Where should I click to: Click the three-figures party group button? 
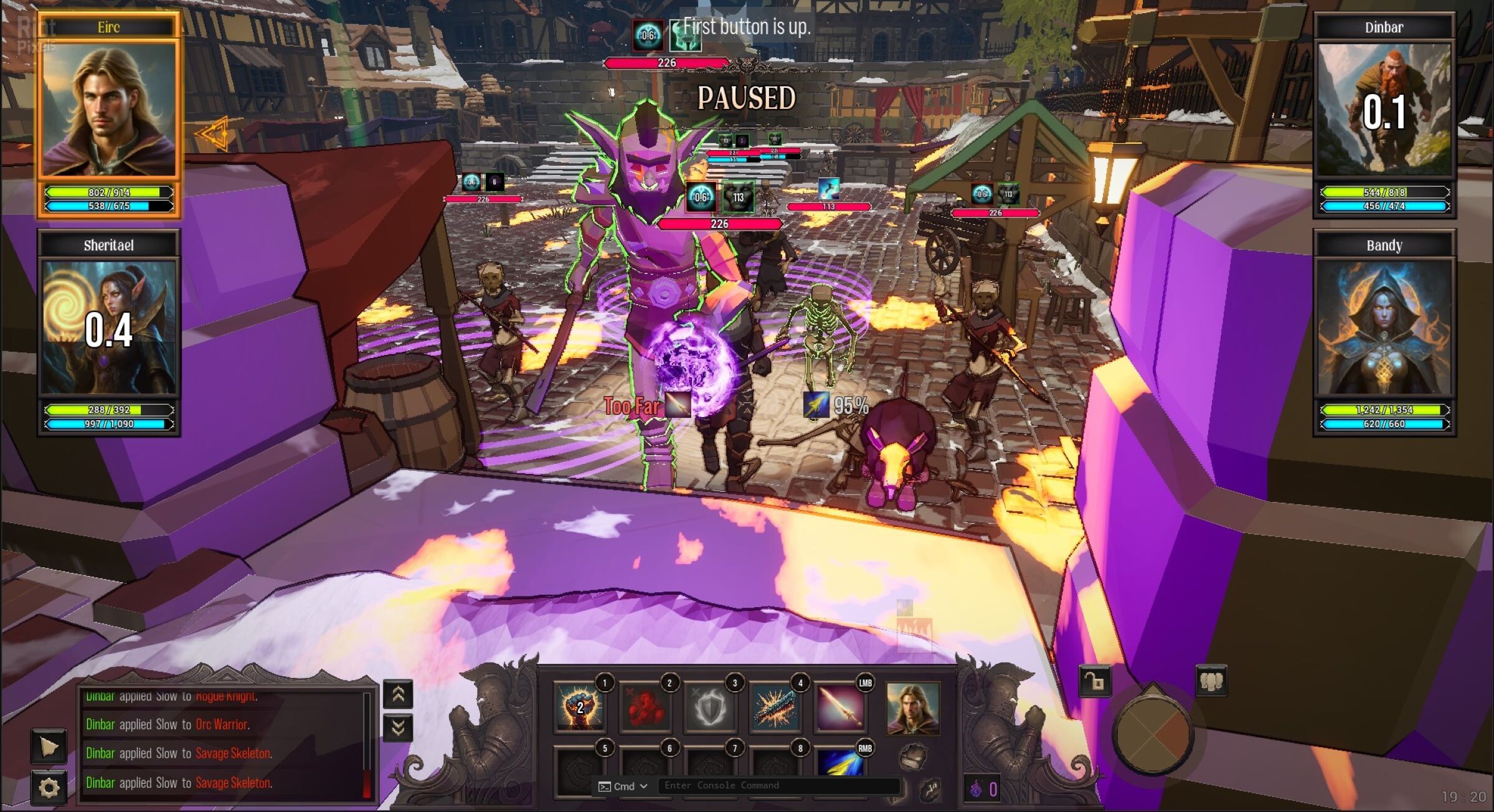[x=1211, y=681]
